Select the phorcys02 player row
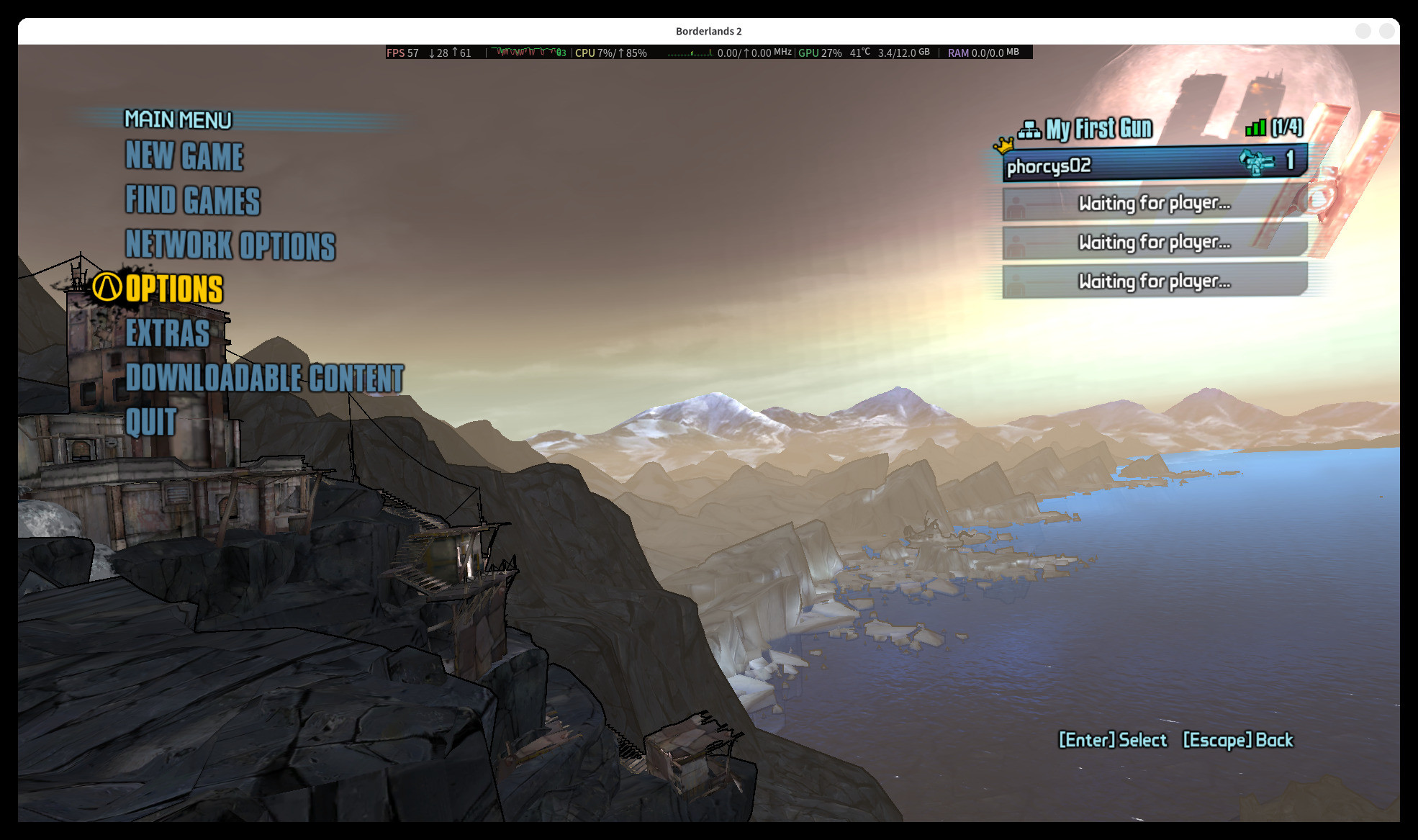Image resolution: width=1418 pixels, height=840 pixels. [1154, 165]
